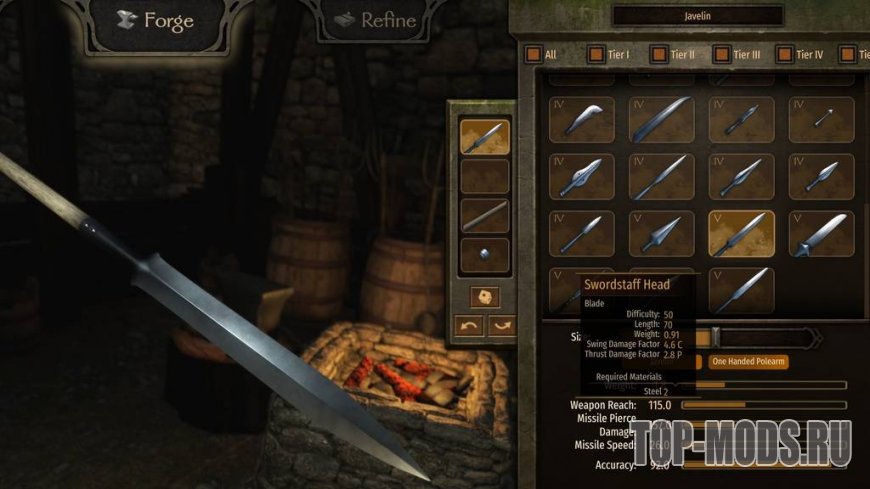The width and height of the screenshot is (870, 489).
Task: Select the One Handed Polearm usage button
Action: pos(748,361)
